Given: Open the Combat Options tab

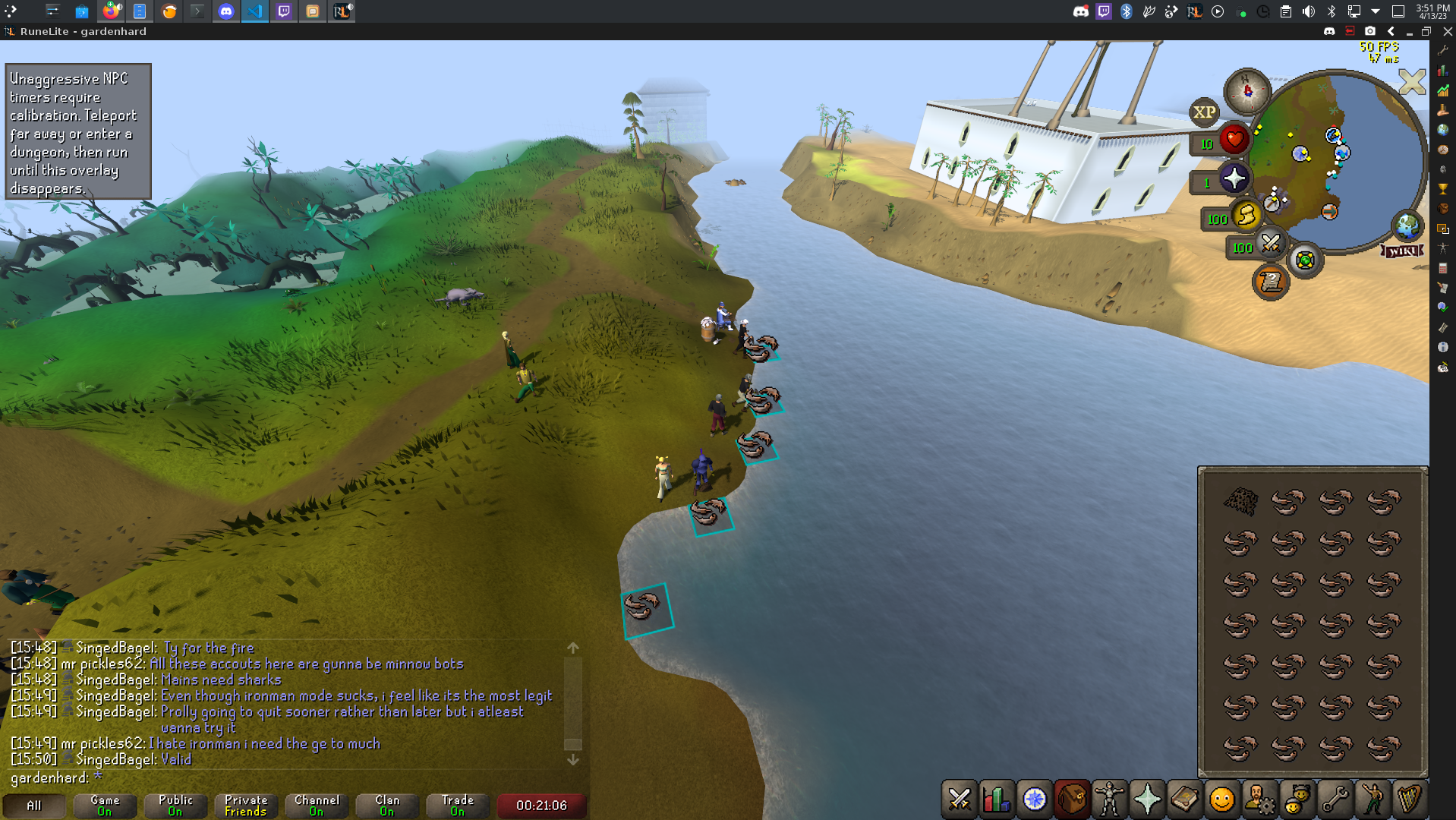Looking at the screenshot, I should point(959,799).
